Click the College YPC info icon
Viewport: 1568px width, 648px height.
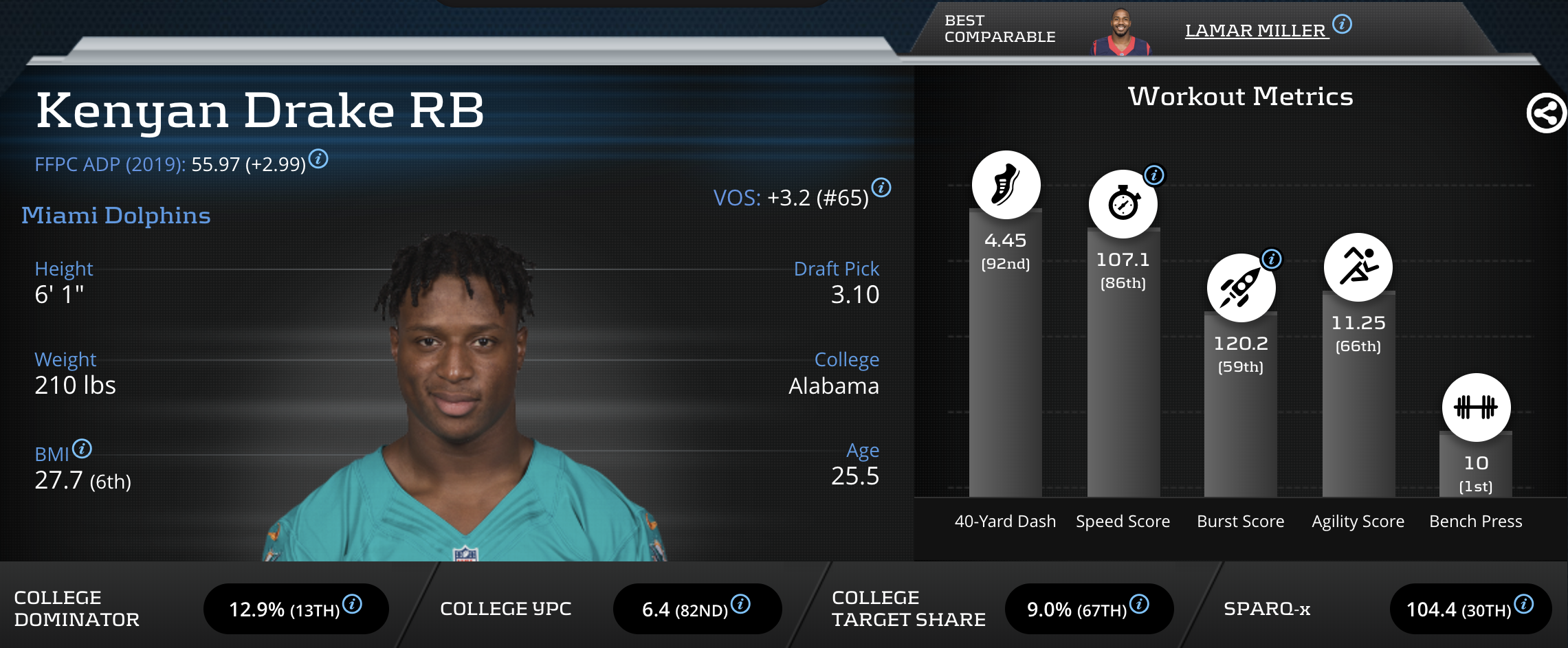(740, 604)
